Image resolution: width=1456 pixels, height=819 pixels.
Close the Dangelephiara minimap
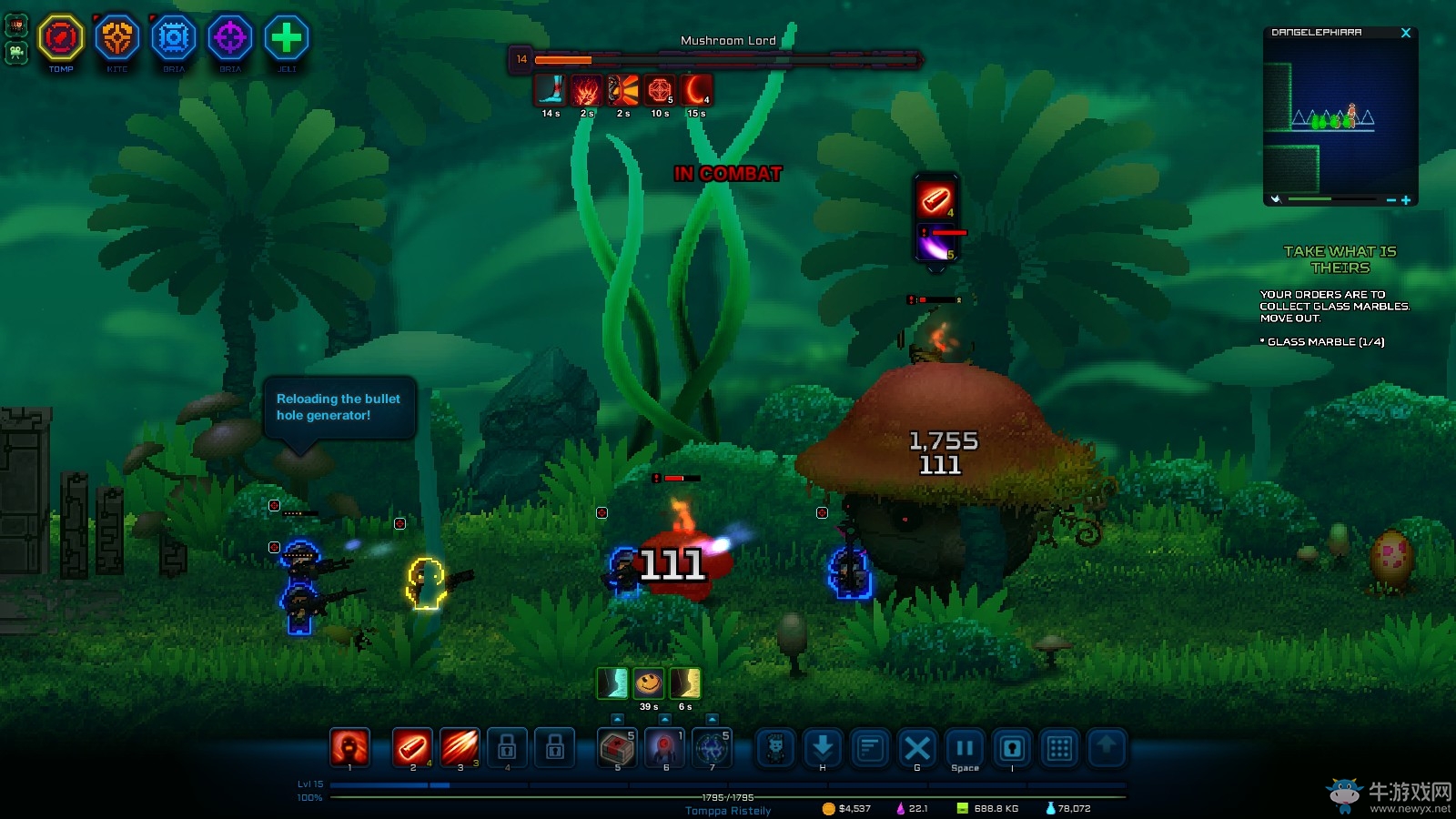click(x=1406, y=33)
